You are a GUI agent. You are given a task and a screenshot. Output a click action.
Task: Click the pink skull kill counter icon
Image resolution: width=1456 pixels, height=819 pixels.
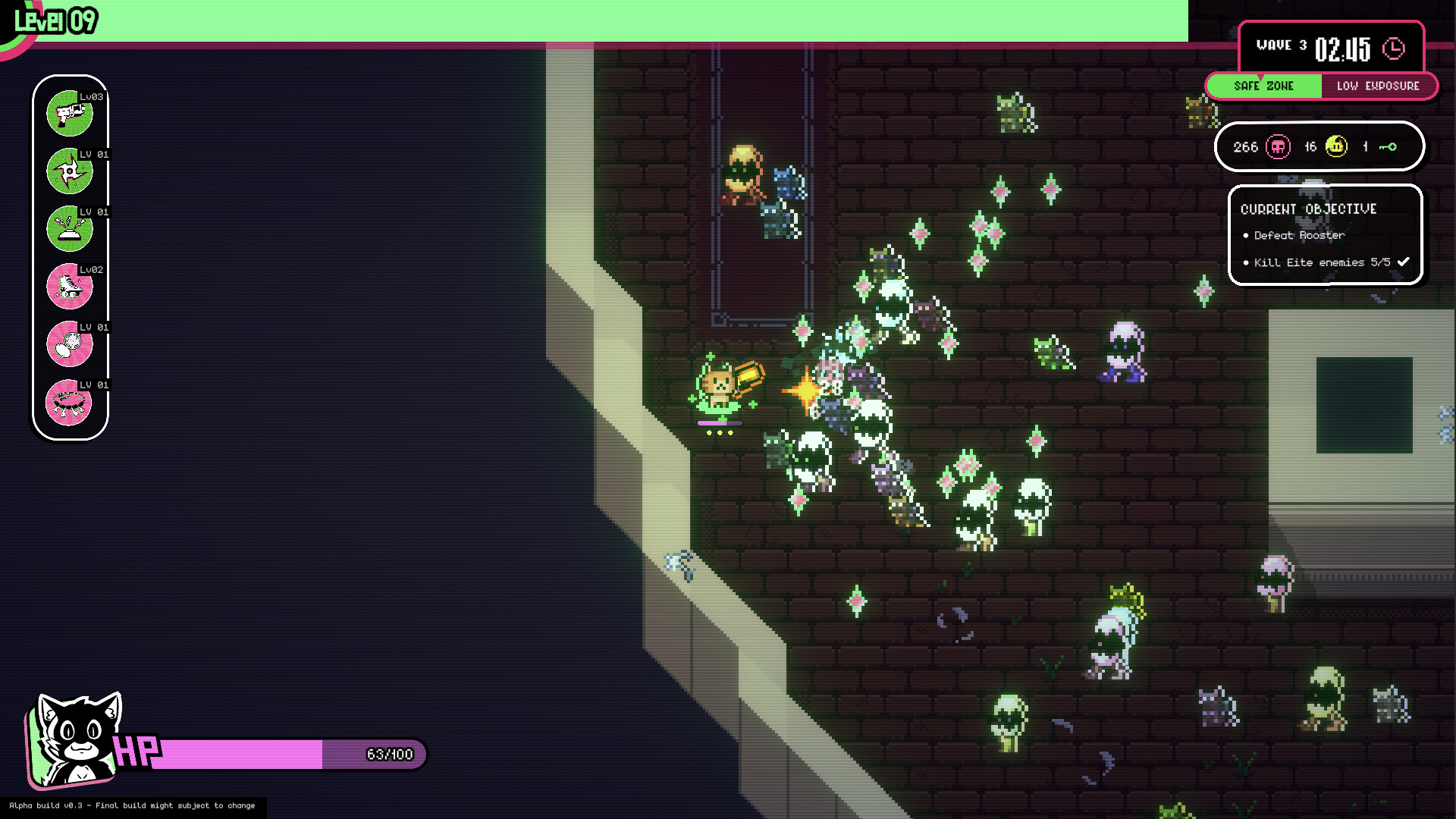point(1278,146)
